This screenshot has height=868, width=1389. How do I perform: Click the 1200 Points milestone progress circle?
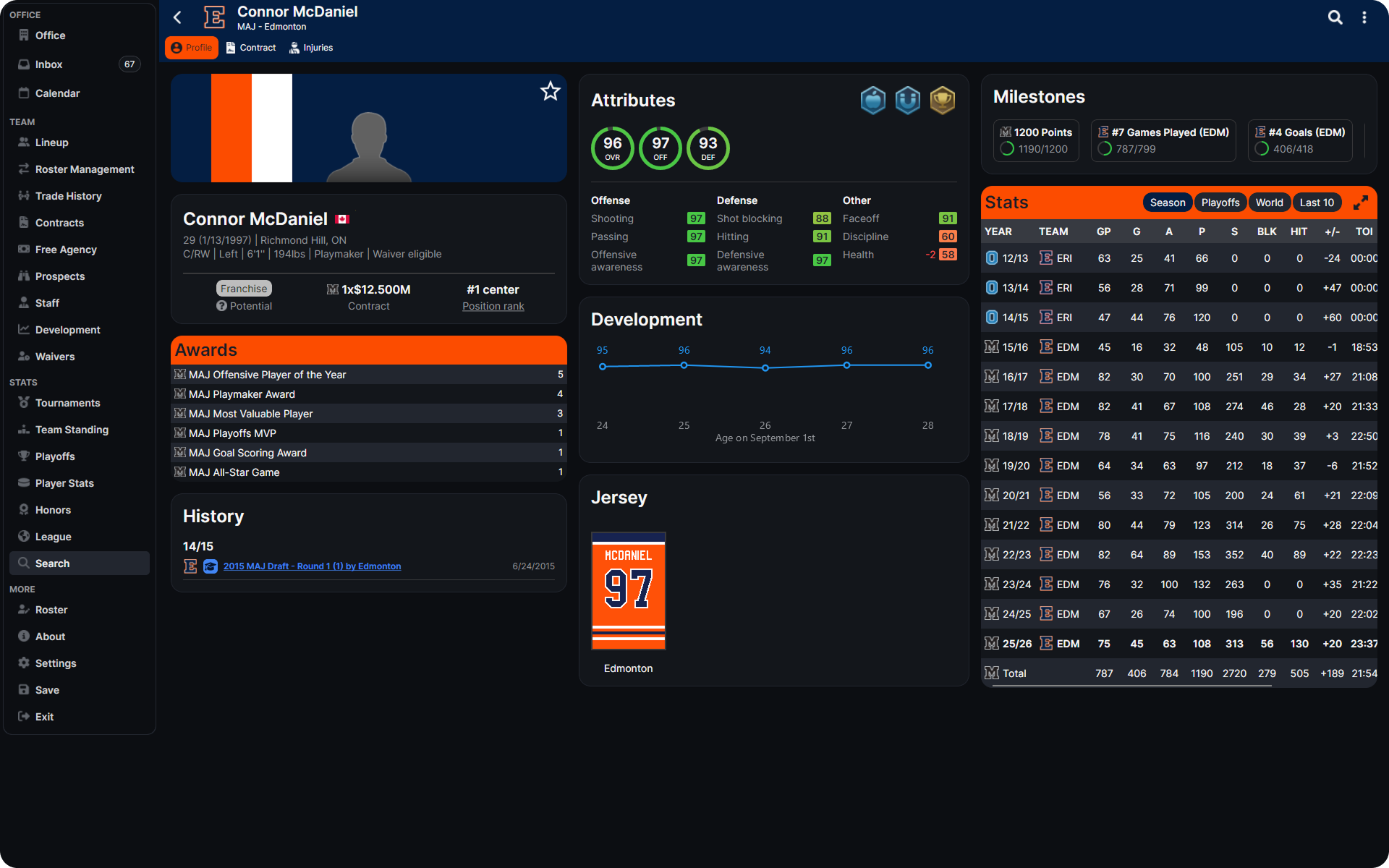point(1008,148)
